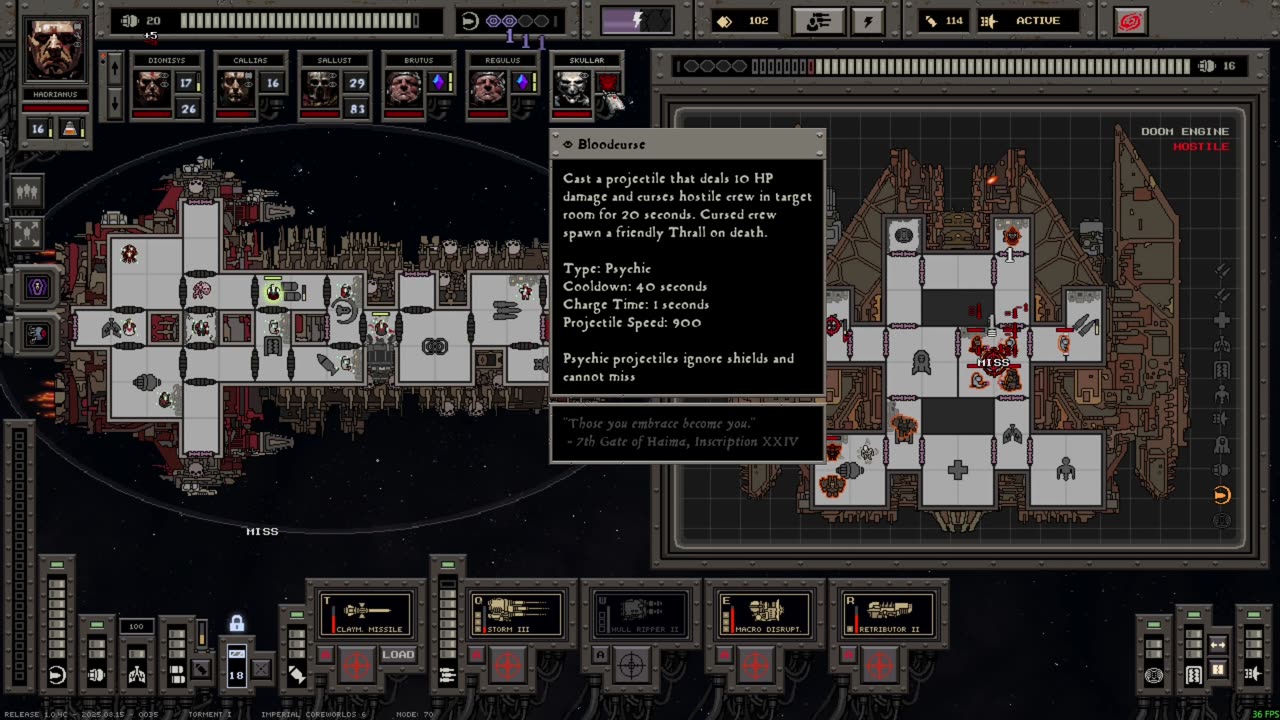
Task: Select the Macro Disrupt. weapon panel
Action: [763, 614]
